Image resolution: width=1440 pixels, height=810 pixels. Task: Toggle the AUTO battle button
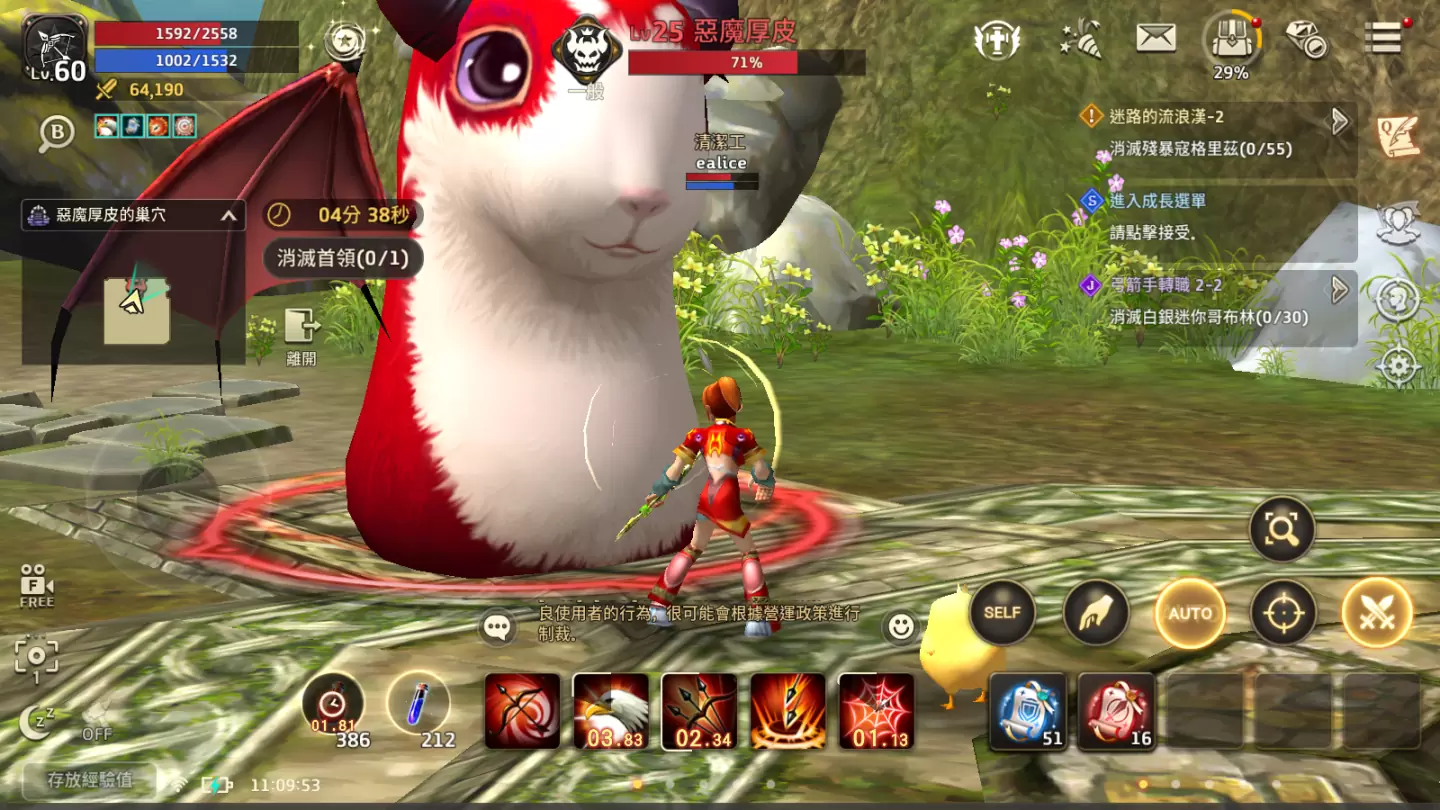[x=1190, y=613]
